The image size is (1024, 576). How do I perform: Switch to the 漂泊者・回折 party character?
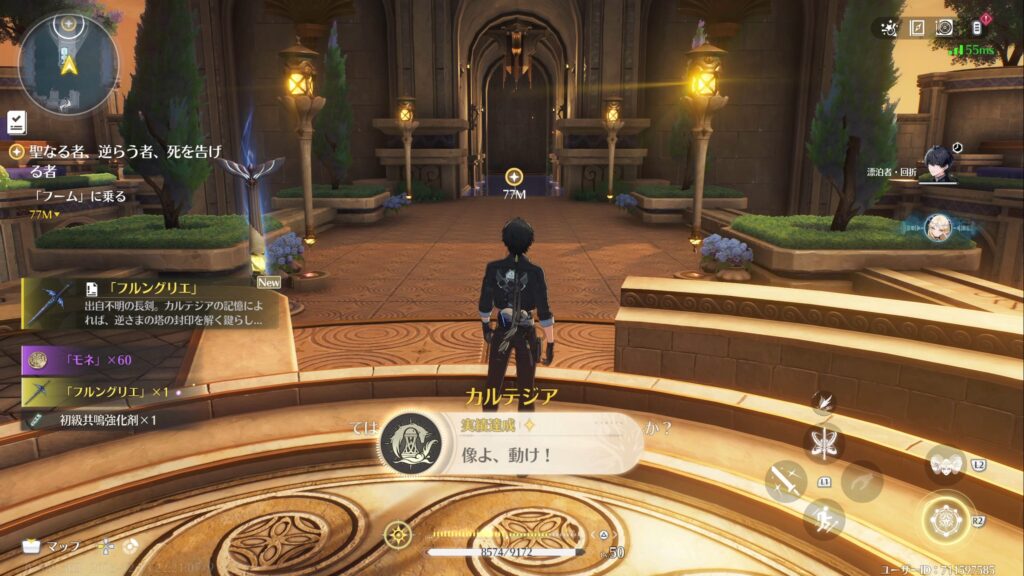point(937,162)
